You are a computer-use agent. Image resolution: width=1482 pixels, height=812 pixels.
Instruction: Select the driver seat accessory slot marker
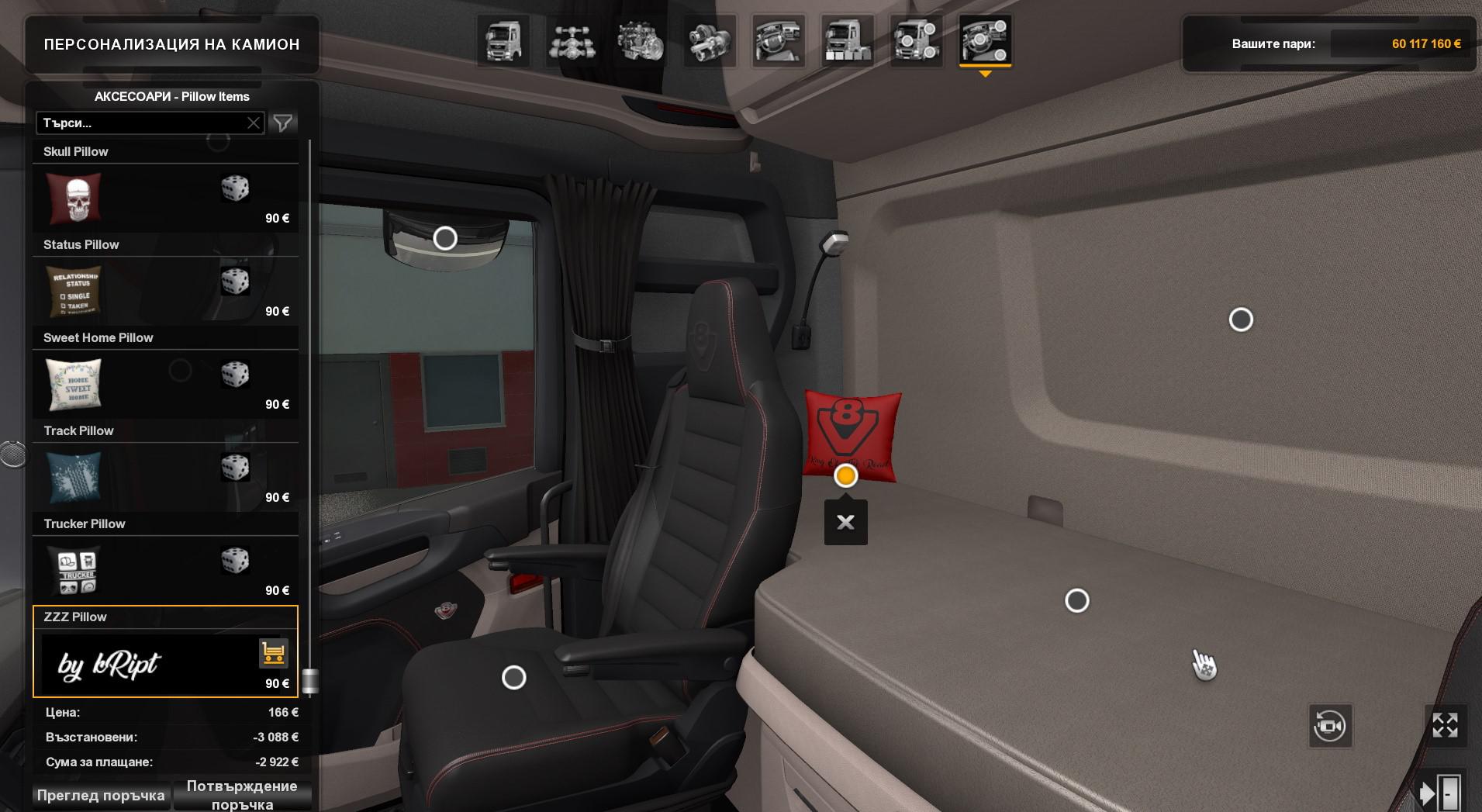(x=513, y=678)
